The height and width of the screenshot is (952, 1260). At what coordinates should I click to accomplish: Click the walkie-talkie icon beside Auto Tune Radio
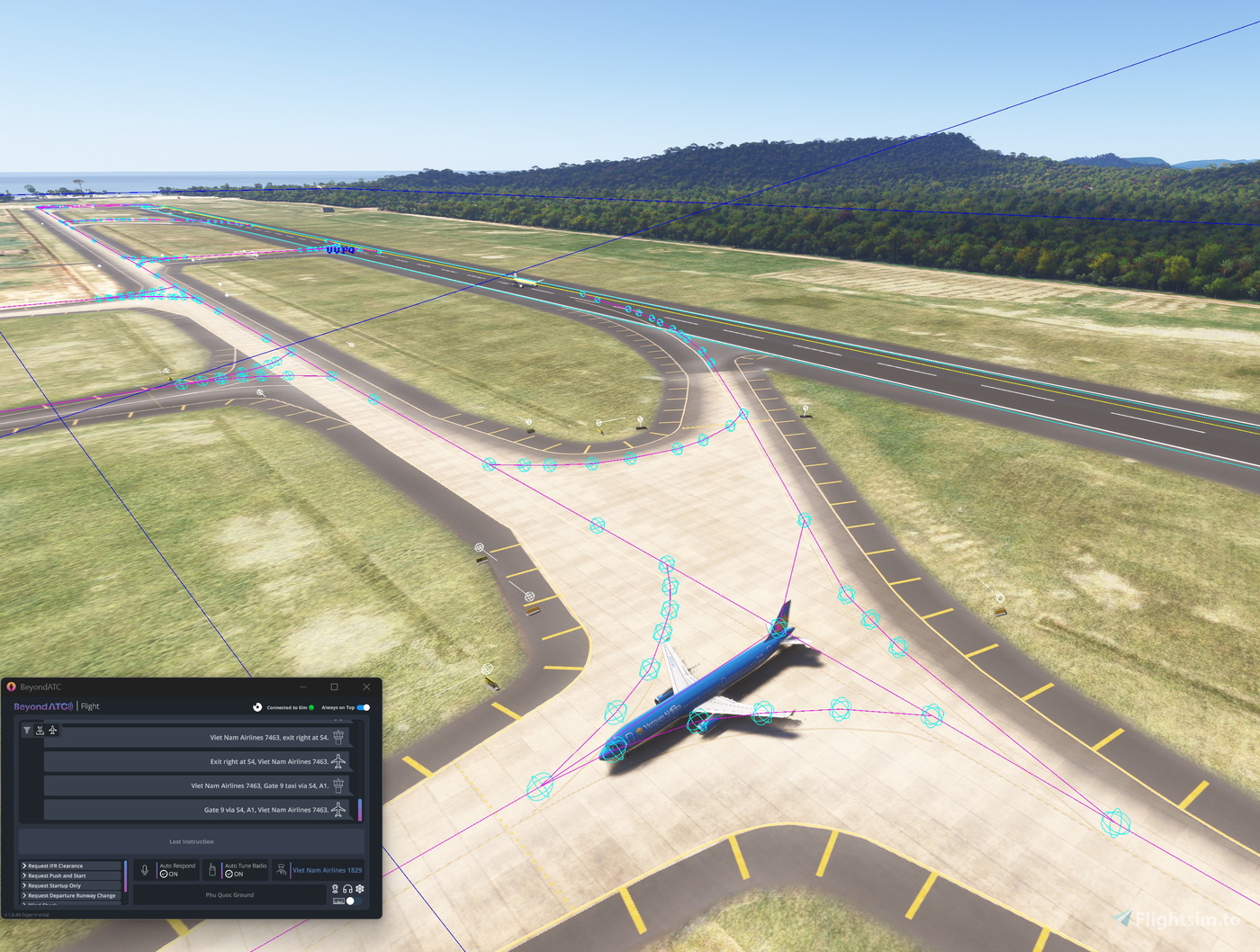pyautogui.click(x=212, y=869)
